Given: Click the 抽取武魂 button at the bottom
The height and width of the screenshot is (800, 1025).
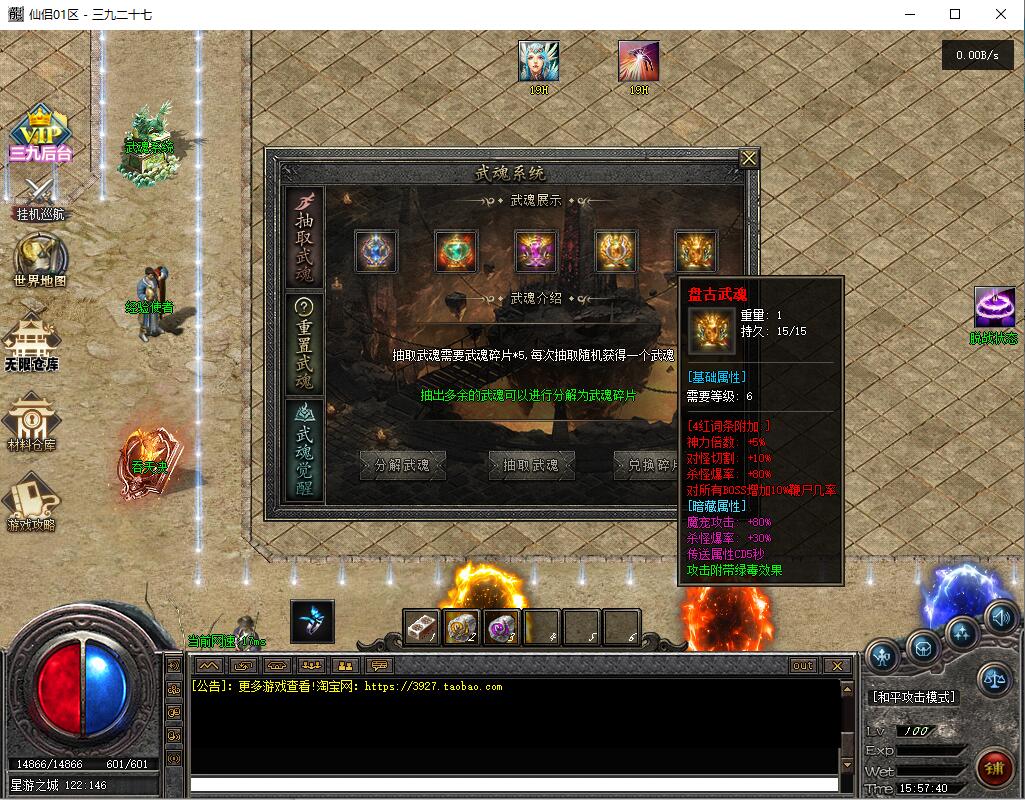Looking at the screenshot, I should click(531, 465).
